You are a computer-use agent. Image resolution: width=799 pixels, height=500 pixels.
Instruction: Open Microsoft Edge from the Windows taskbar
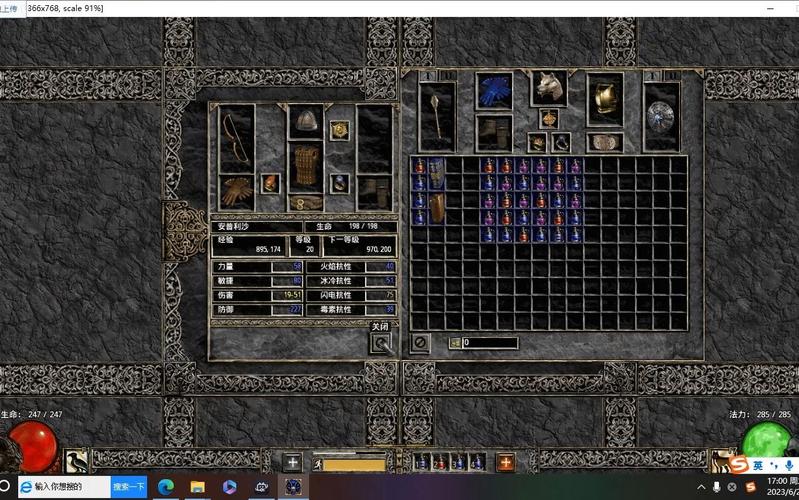coord(166,487)
